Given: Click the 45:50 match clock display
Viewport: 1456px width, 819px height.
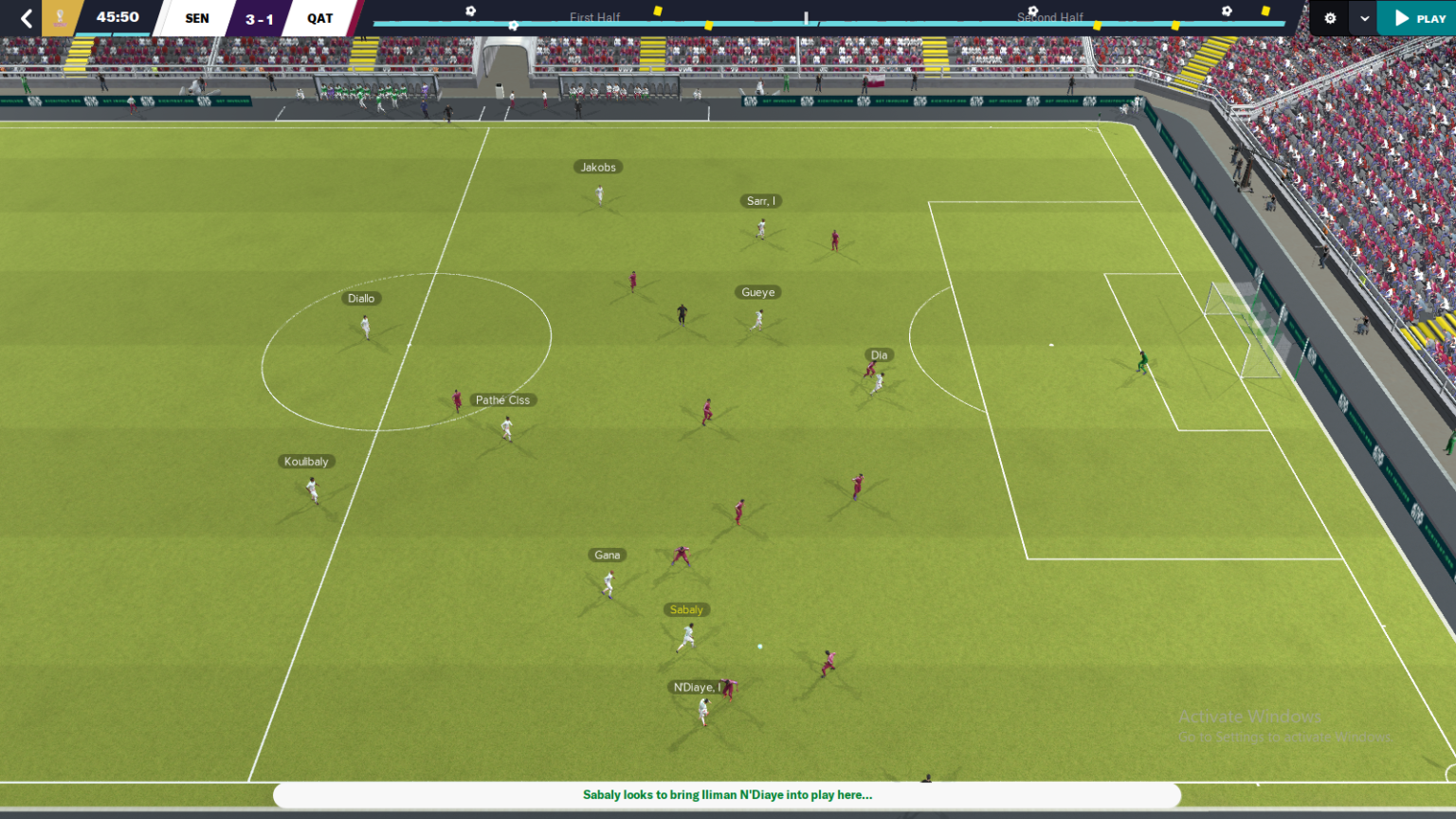Looking at the screenshot, I should [116, 16].
